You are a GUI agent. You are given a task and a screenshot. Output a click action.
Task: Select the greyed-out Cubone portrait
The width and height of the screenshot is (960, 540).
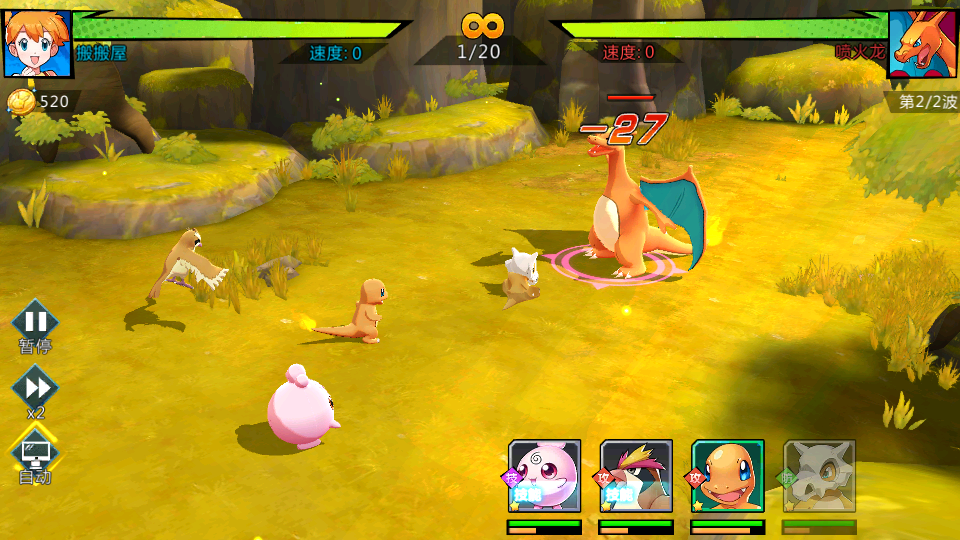click(x=820, y=476)
